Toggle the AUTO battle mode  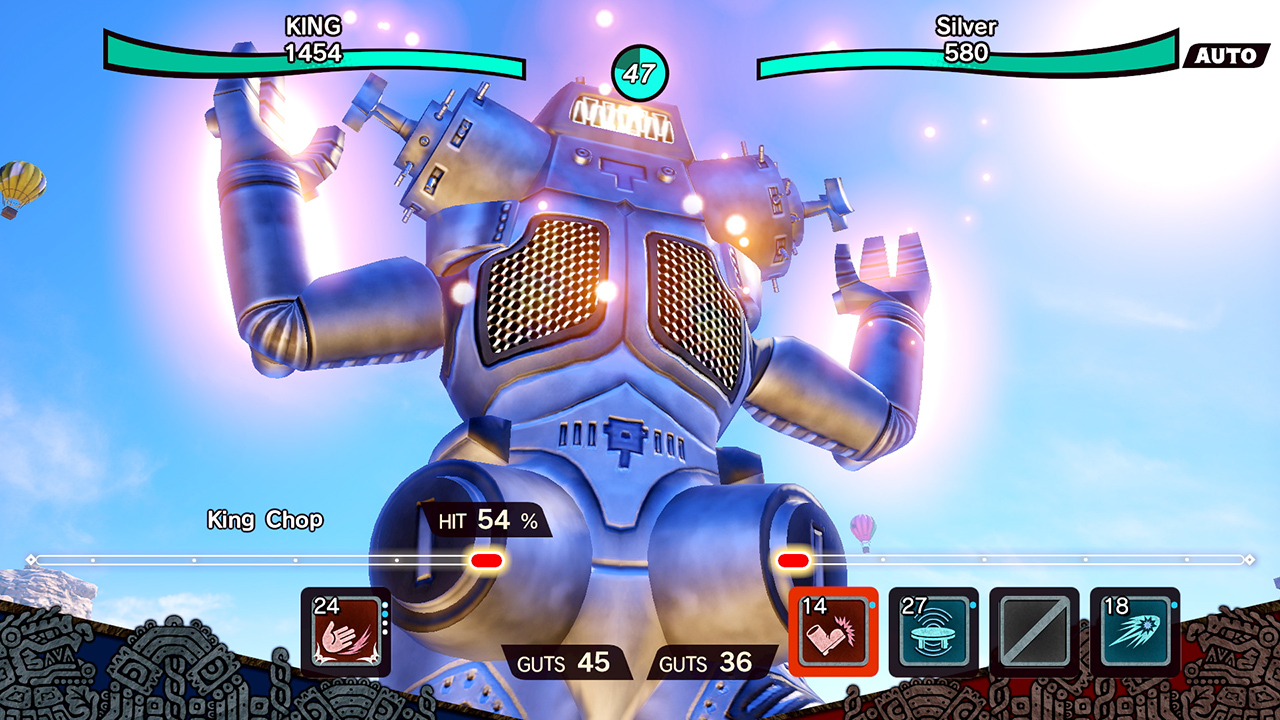[1229, 56]
